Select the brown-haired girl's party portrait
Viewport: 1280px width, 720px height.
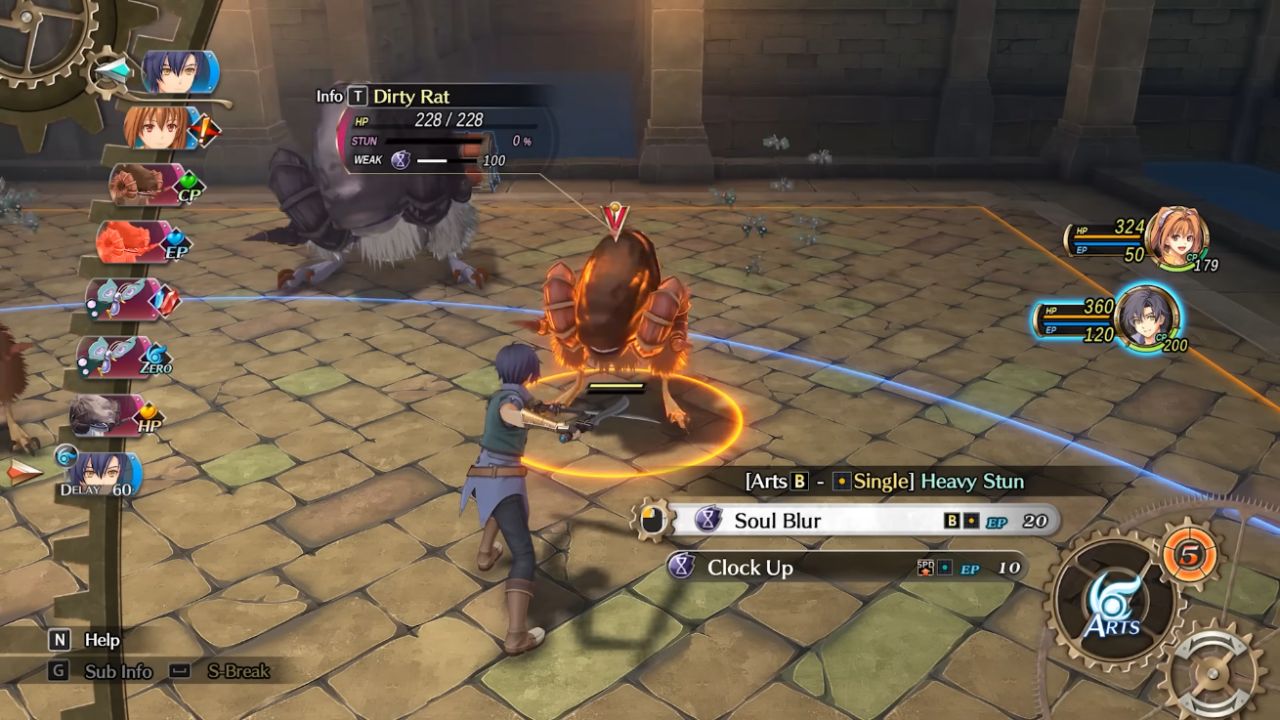pyautogui.click(x=1177, y=237)
